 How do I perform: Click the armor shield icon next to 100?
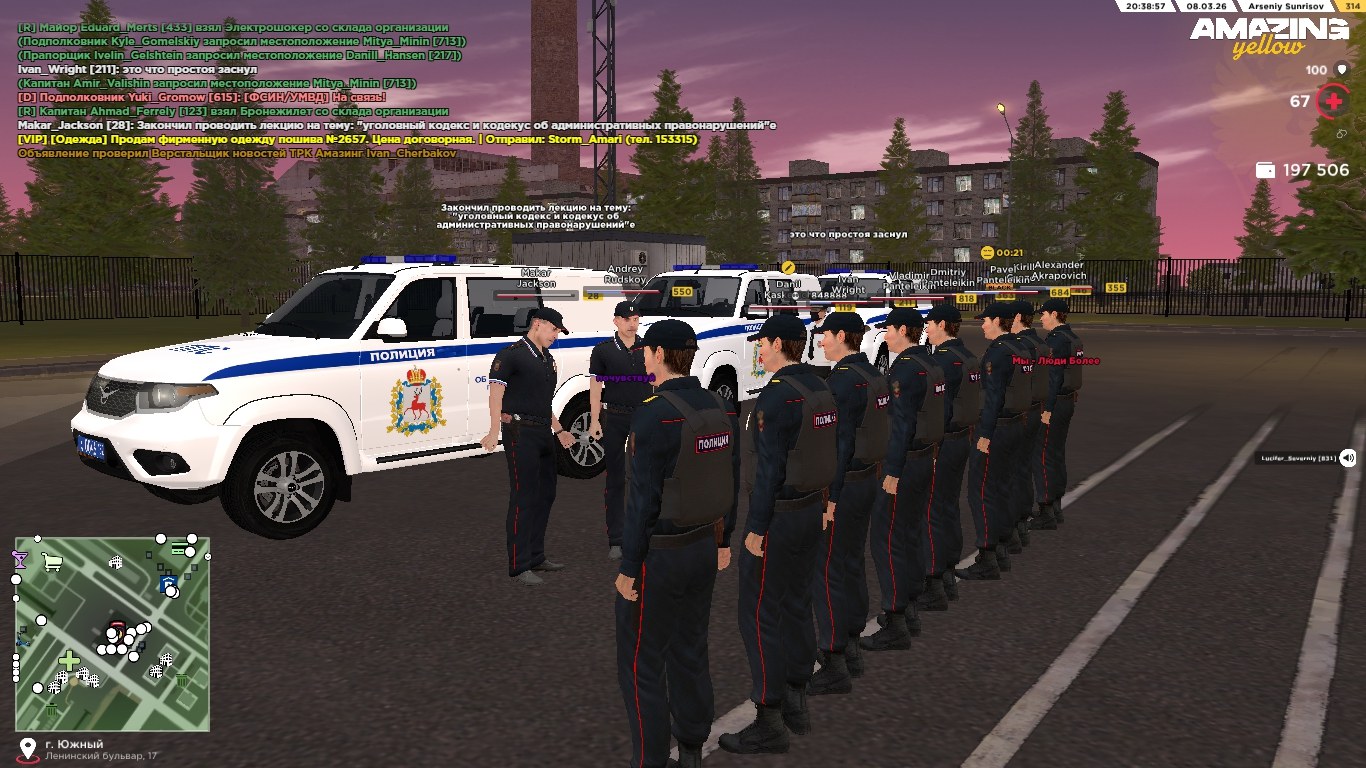[1341, 71]
